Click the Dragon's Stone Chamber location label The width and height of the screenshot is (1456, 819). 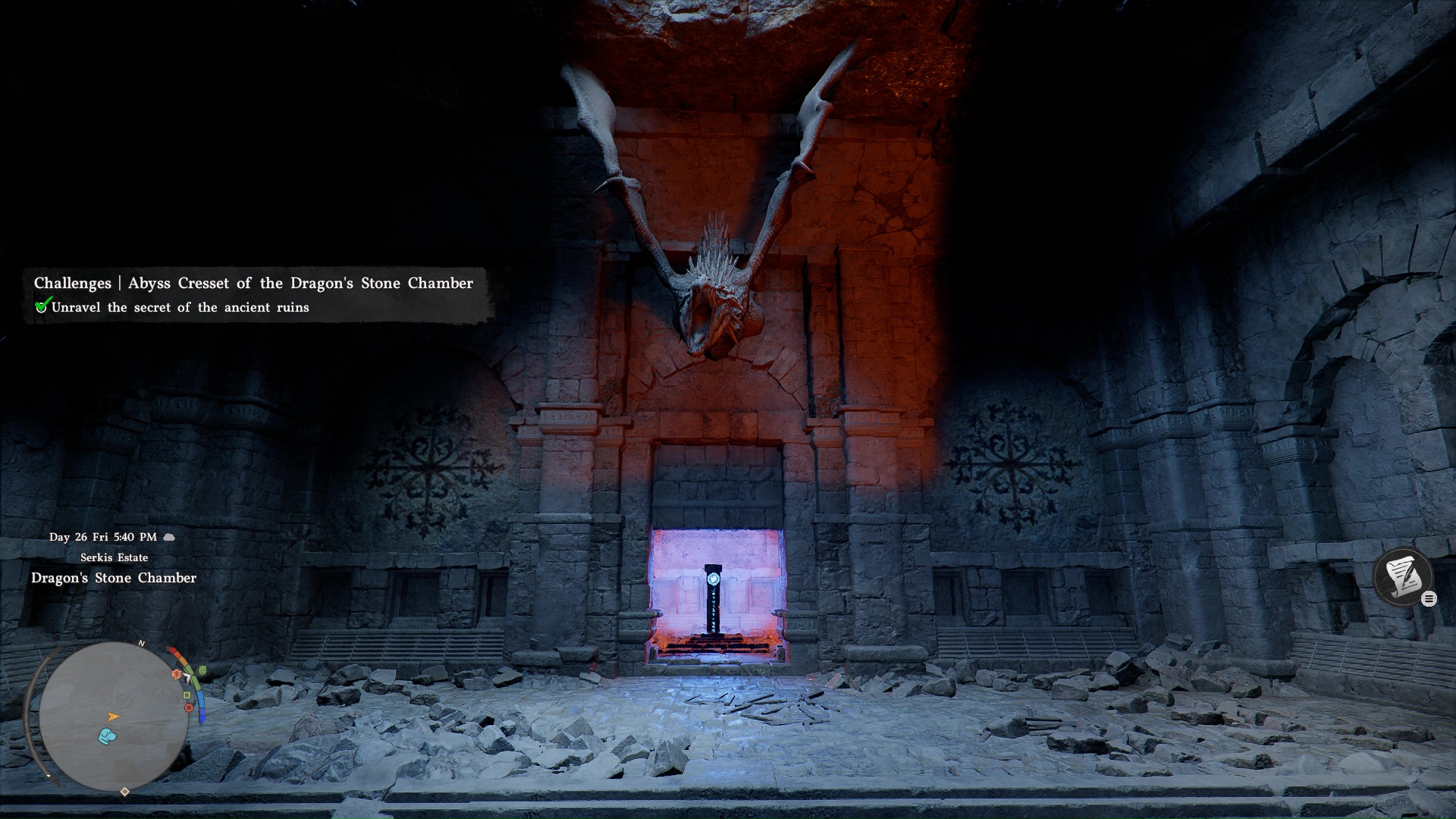tap(114, 578)
